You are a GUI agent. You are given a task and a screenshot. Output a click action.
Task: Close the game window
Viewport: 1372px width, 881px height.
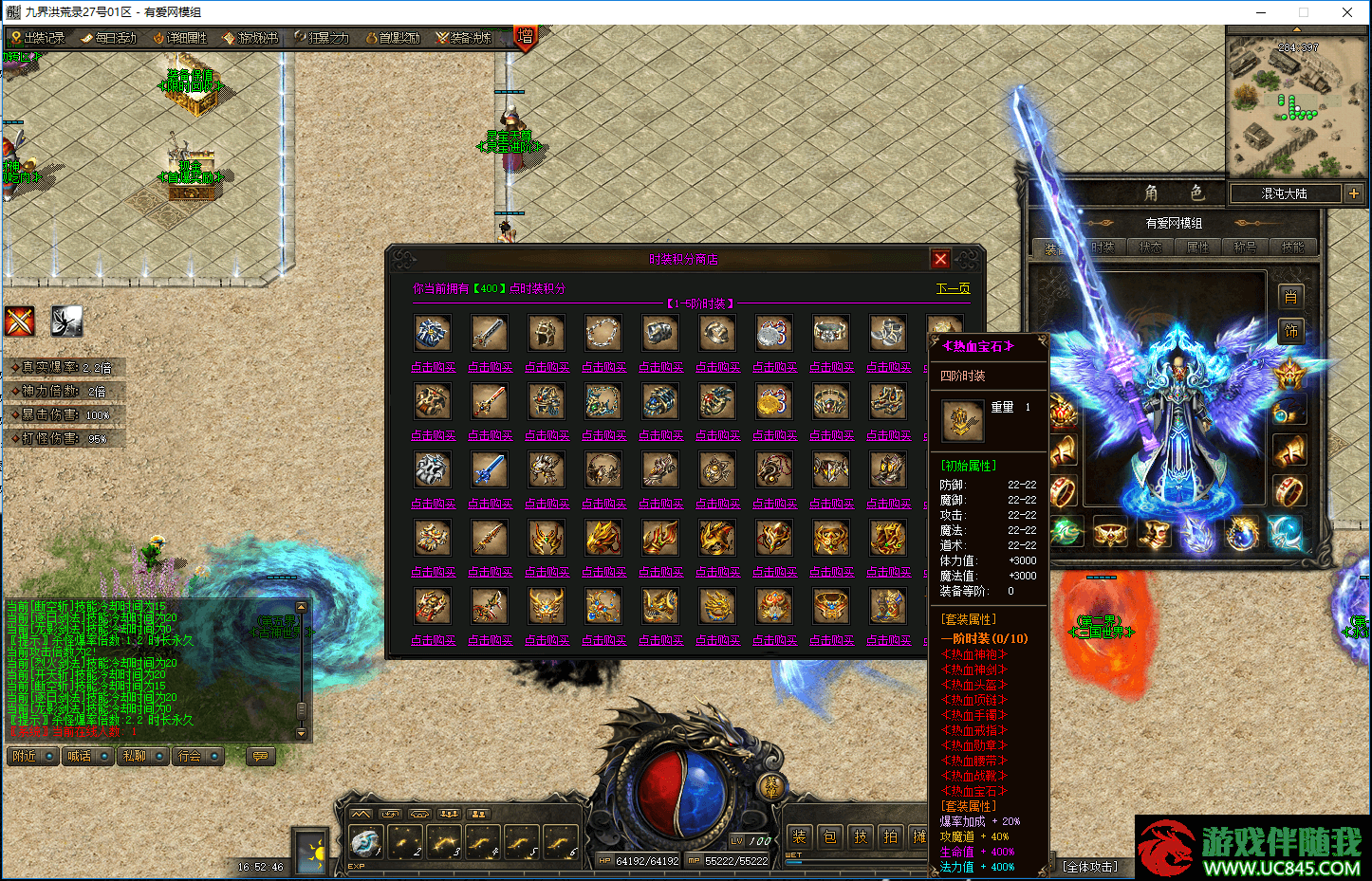(x=1347, y=12)
